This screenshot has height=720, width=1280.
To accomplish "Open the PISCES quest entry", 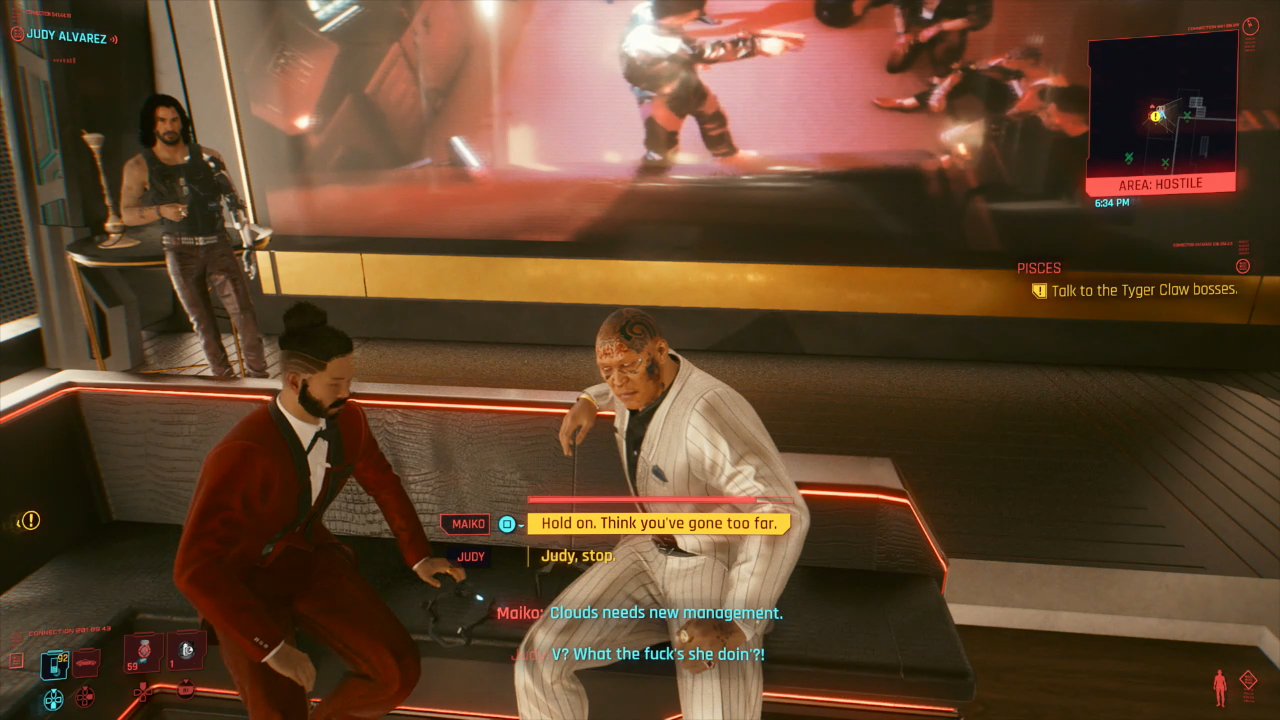I will point(1038,267).
